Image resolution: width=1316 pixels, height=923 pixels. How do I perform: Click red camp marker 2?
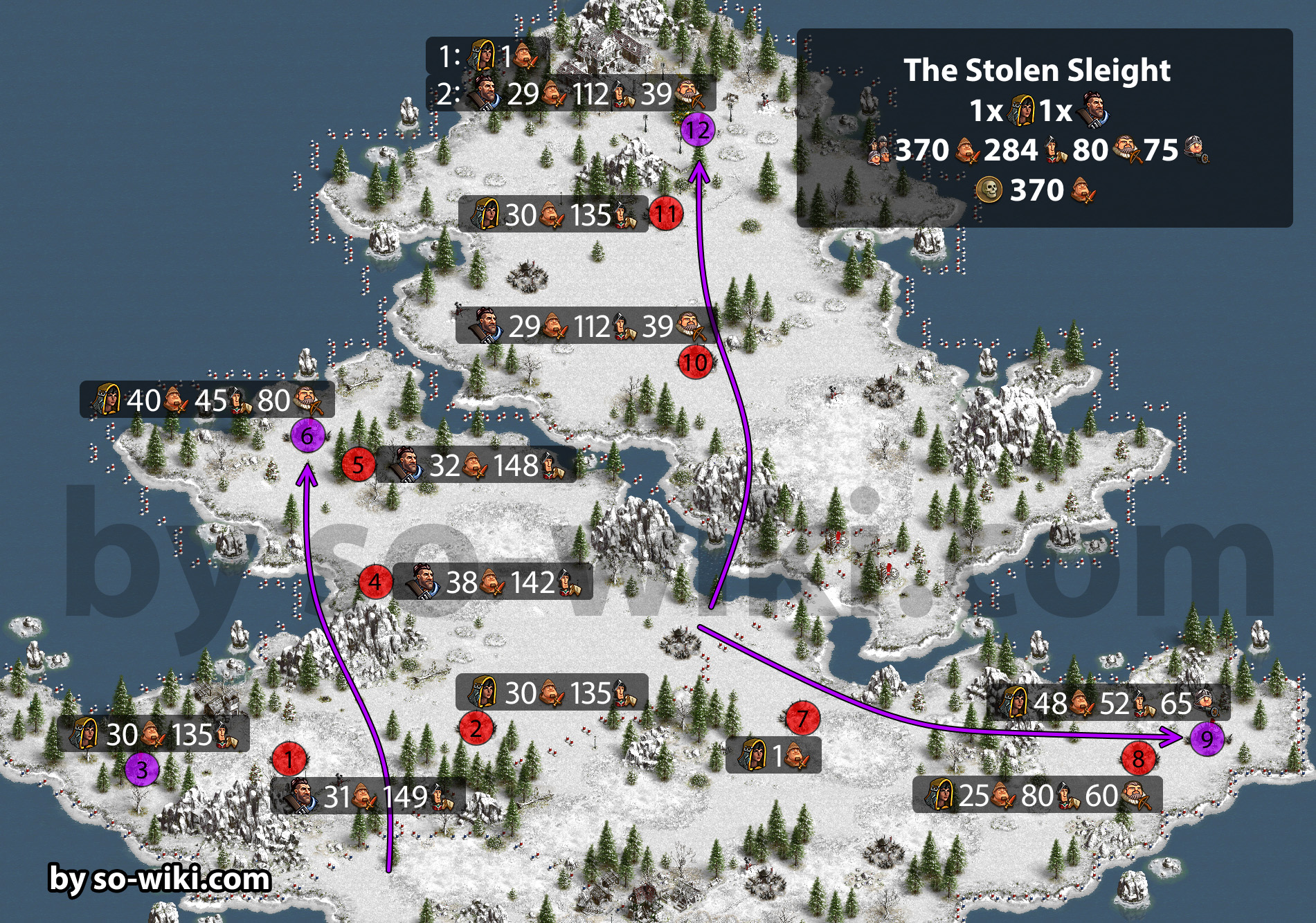click(x=476, y=728)
